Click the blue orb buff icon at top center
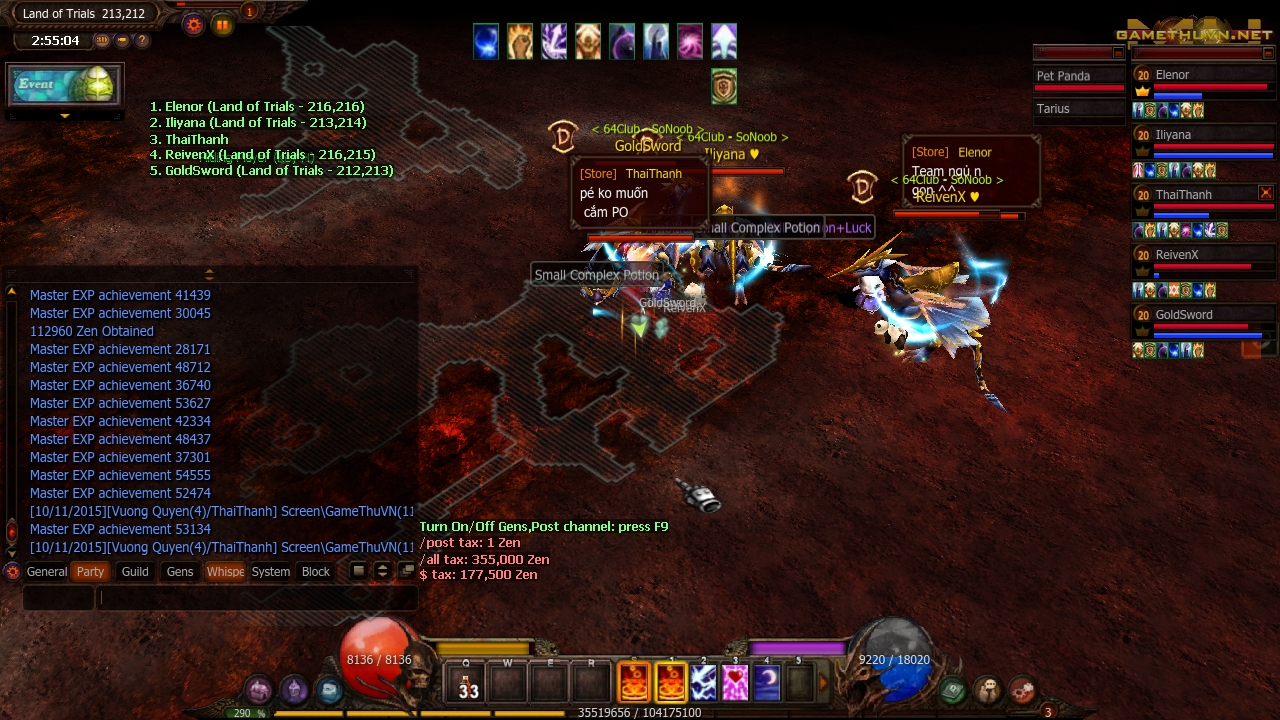The height and width of the screenshot is (720, 1280). pyautogui.click(x=486, y=40)
